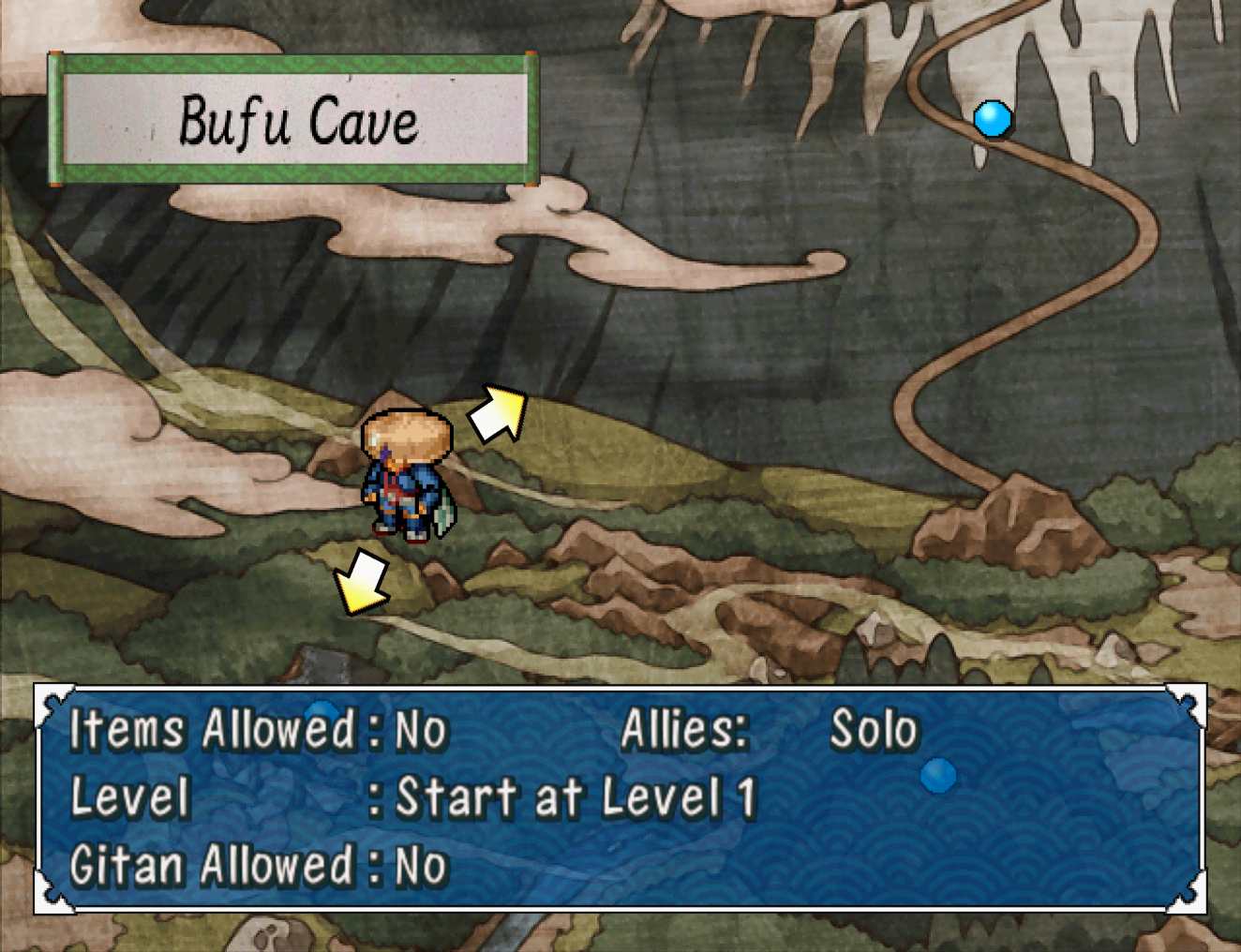The image size is (1241, 952).
Task: Click the lower-left pointing path arrow
Action: 362,583
